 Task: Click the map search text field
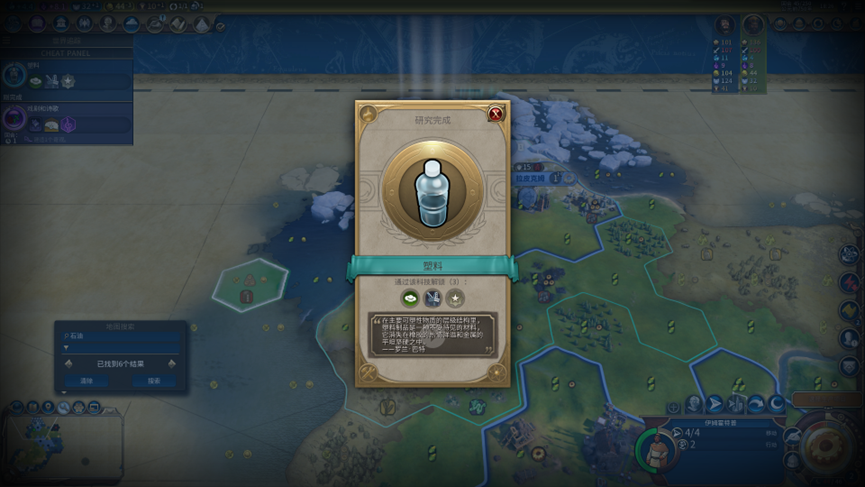click(x=120, y=337)
